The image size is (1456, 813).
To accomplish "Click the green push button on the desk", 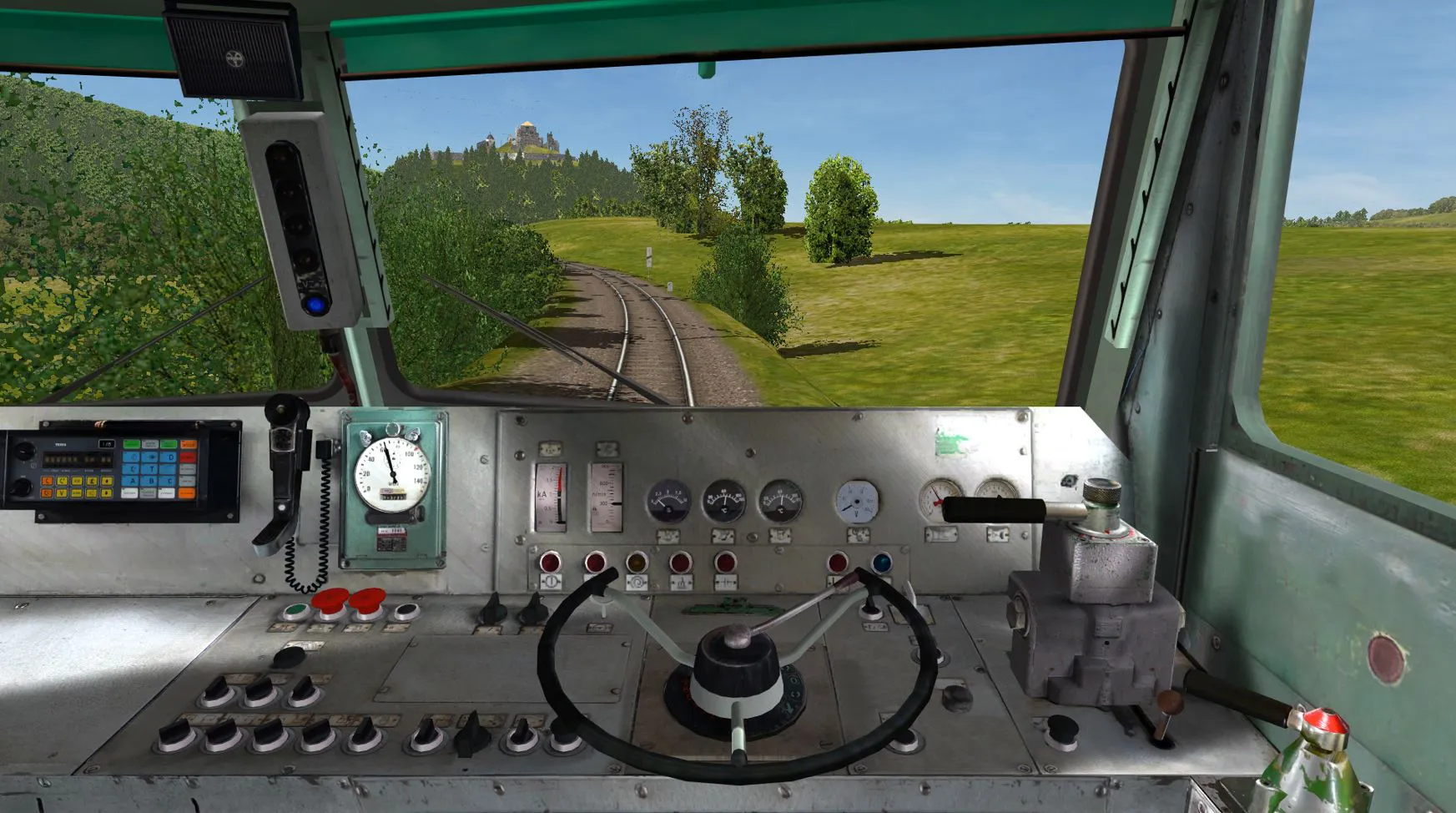I will (x=294, y=610).
